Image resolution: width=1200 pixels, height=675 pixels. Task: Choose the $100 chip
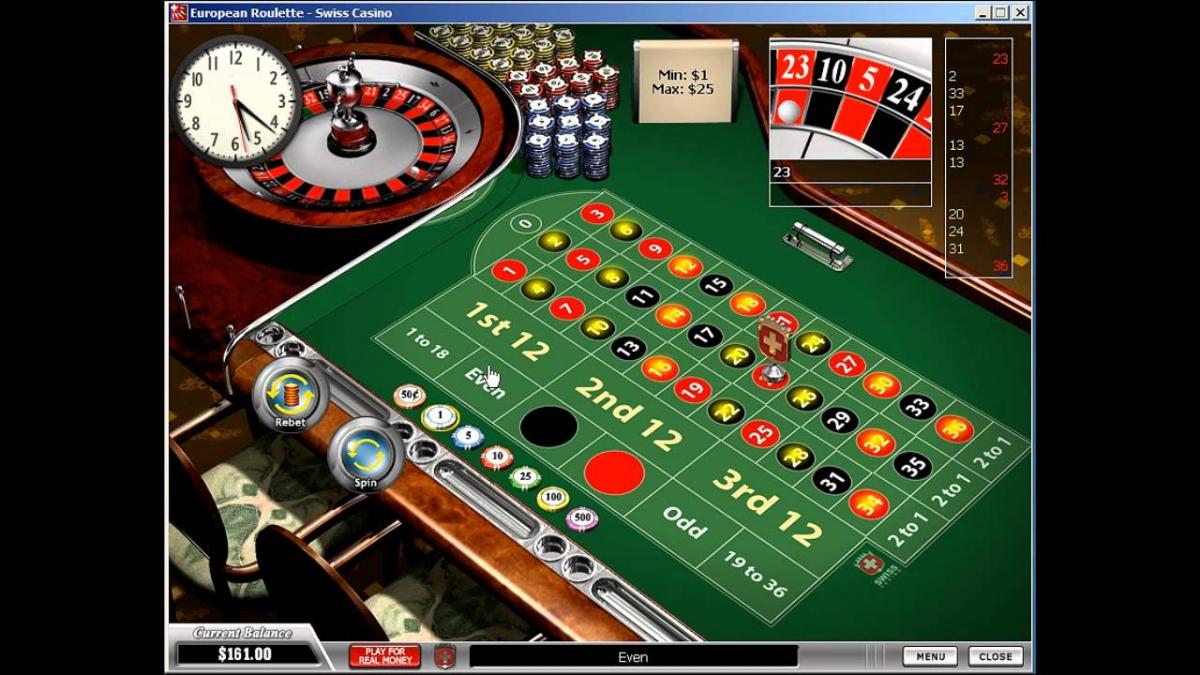click(x=553, y=497)
